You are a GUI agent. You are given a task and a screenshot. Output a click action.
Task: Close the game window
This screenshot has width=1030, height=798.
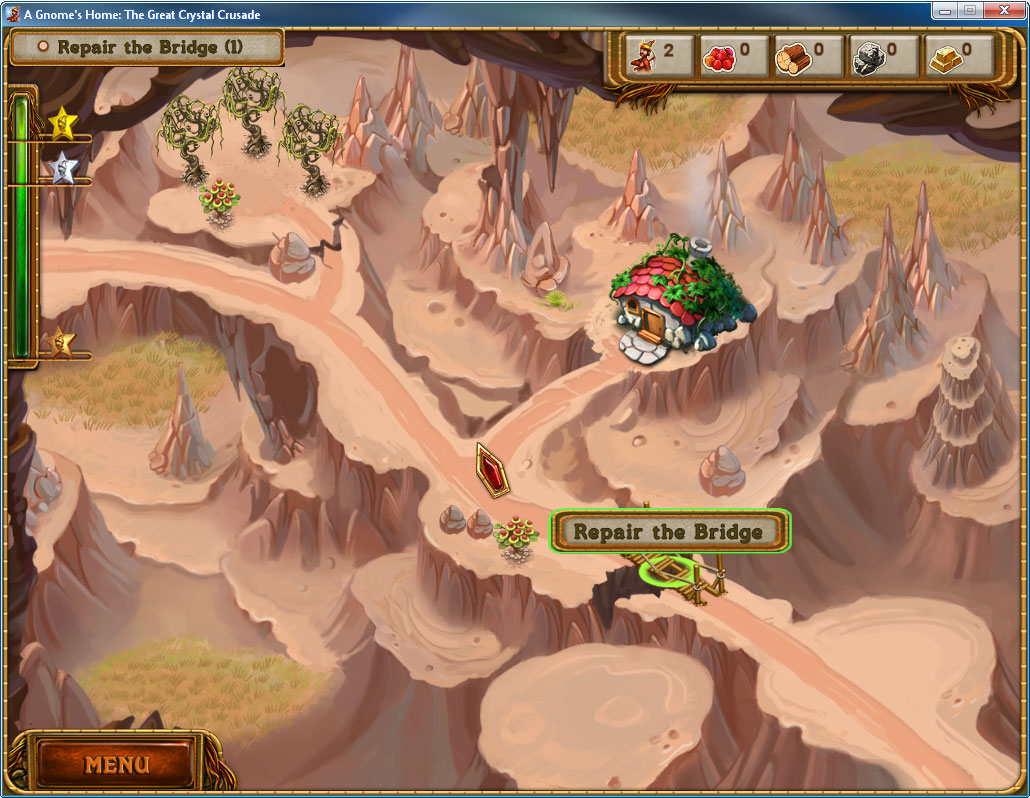(x=1004, y=10)
